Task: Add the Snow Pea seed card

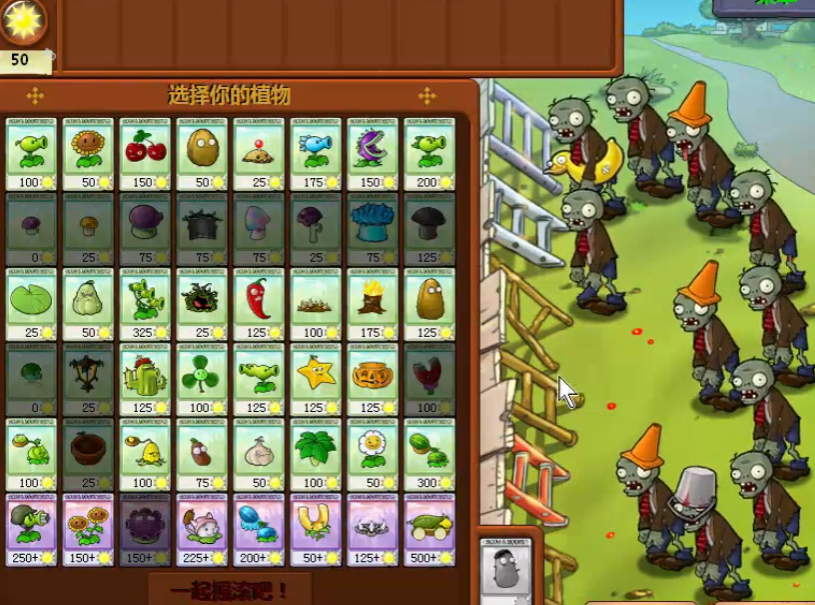Action: coord(316,153)
